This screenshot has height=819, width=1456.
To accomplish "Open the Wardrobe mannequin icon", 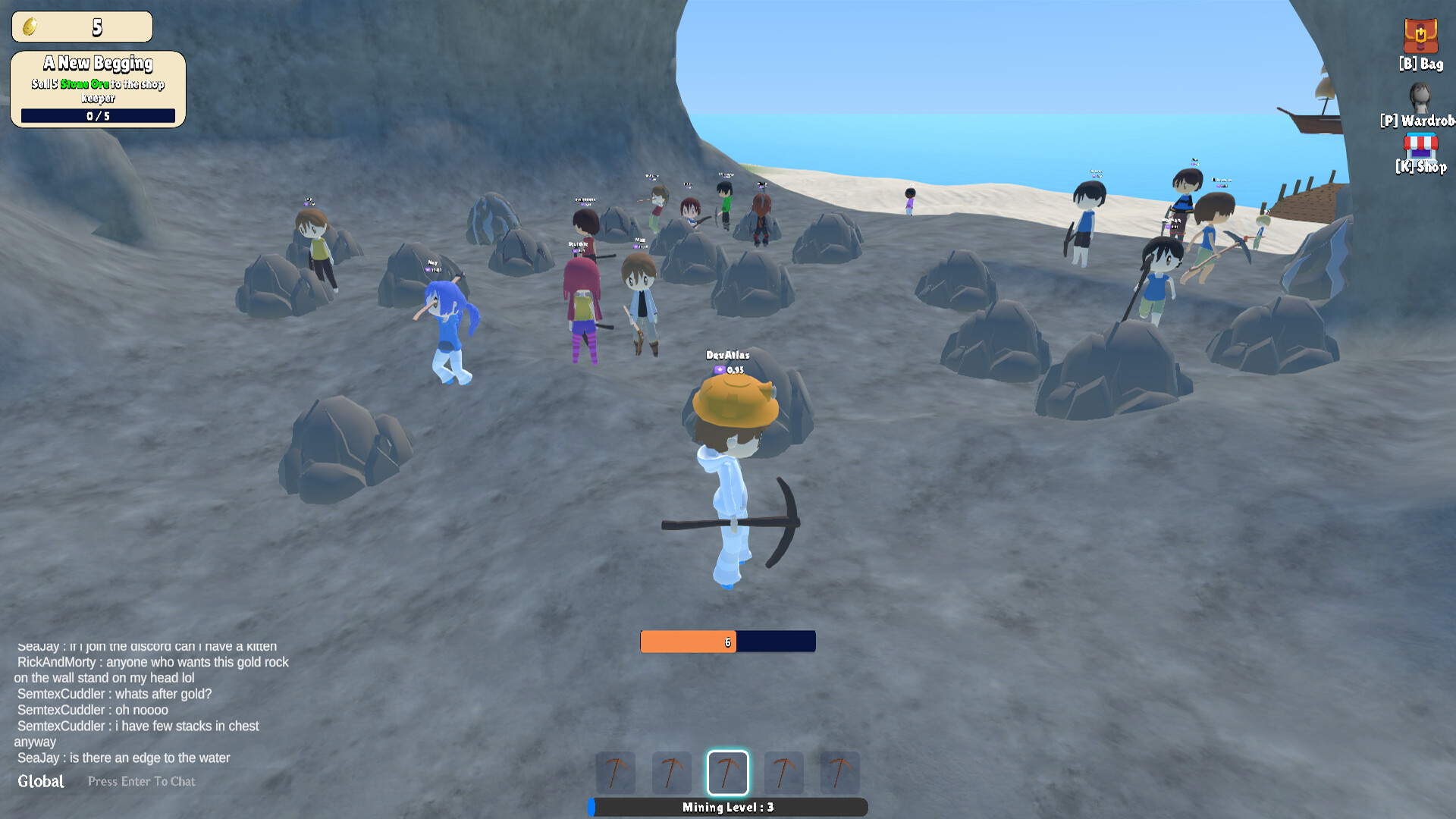I will point(1419,97).
